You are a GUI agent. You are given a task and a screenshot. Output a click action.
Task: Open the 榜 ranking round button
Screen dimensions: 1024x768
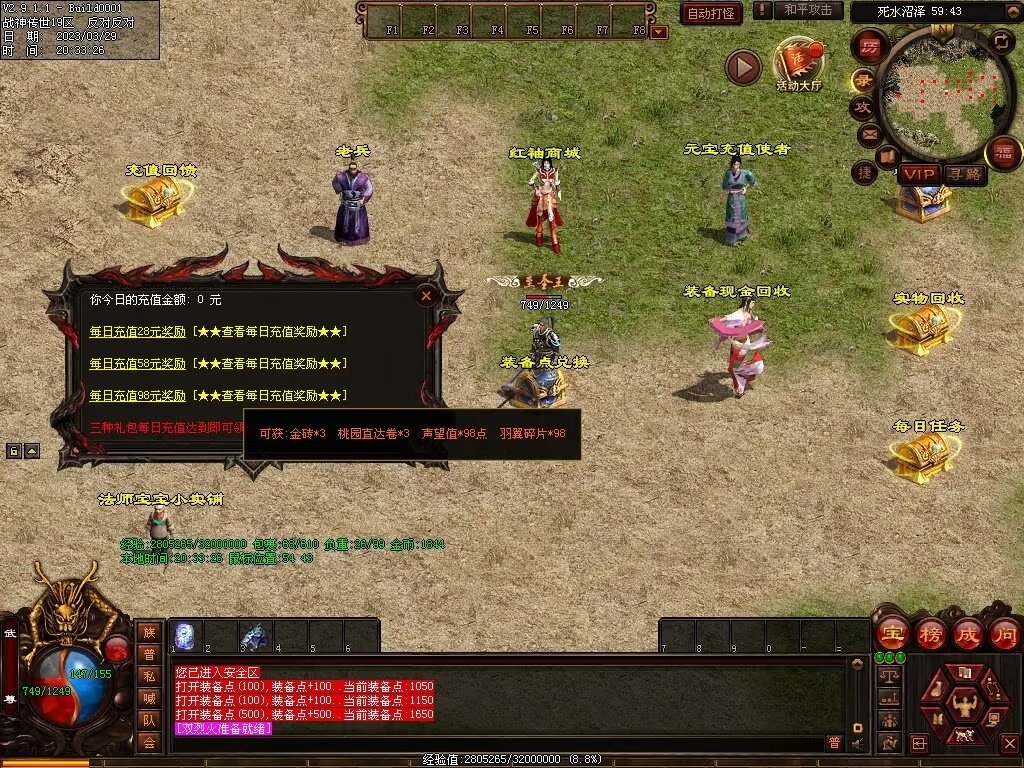[930, 633]
